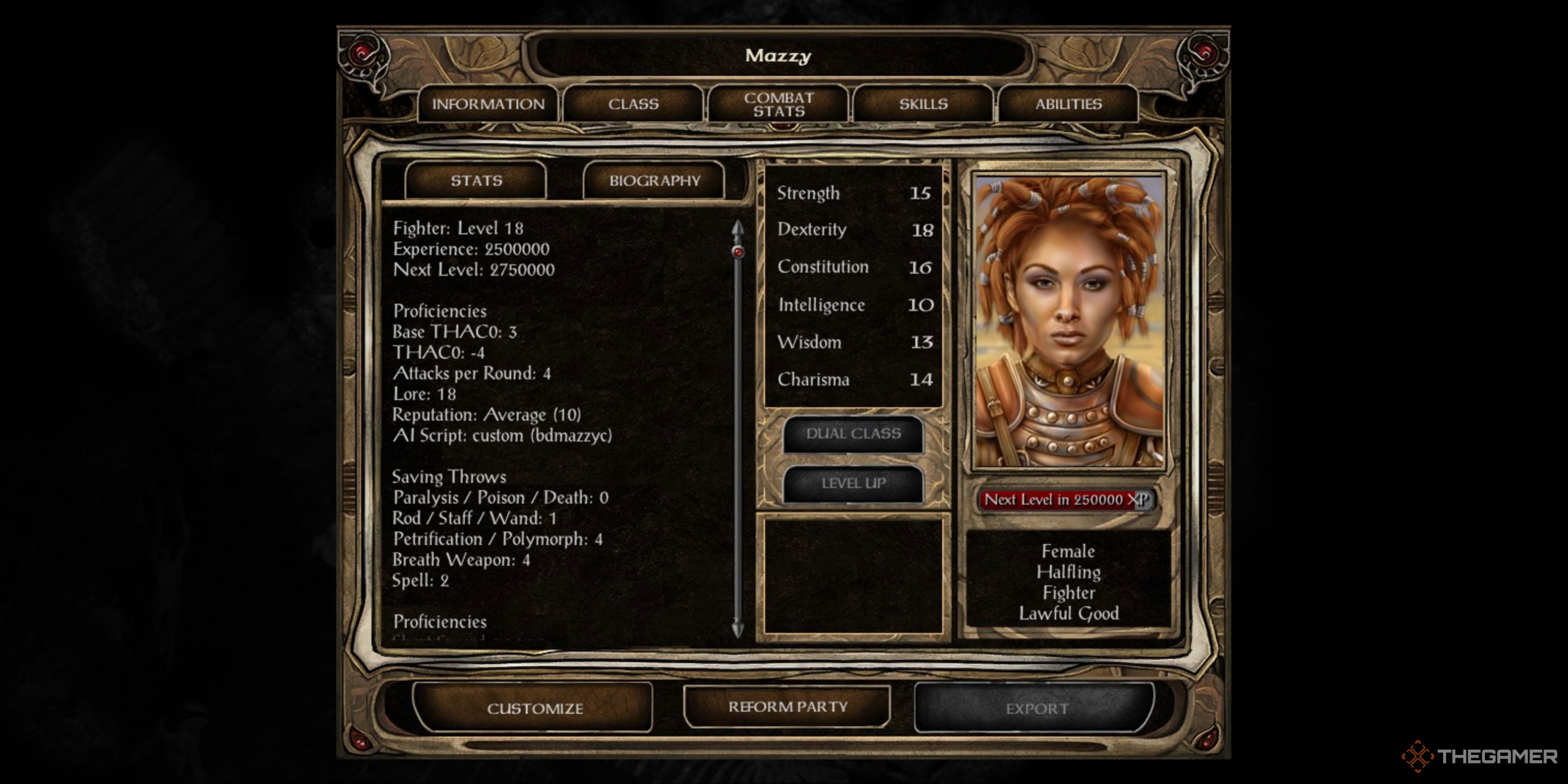The image size is (1568, 784).
Task: Switch to the Stats view
Action: pos(476,181)
